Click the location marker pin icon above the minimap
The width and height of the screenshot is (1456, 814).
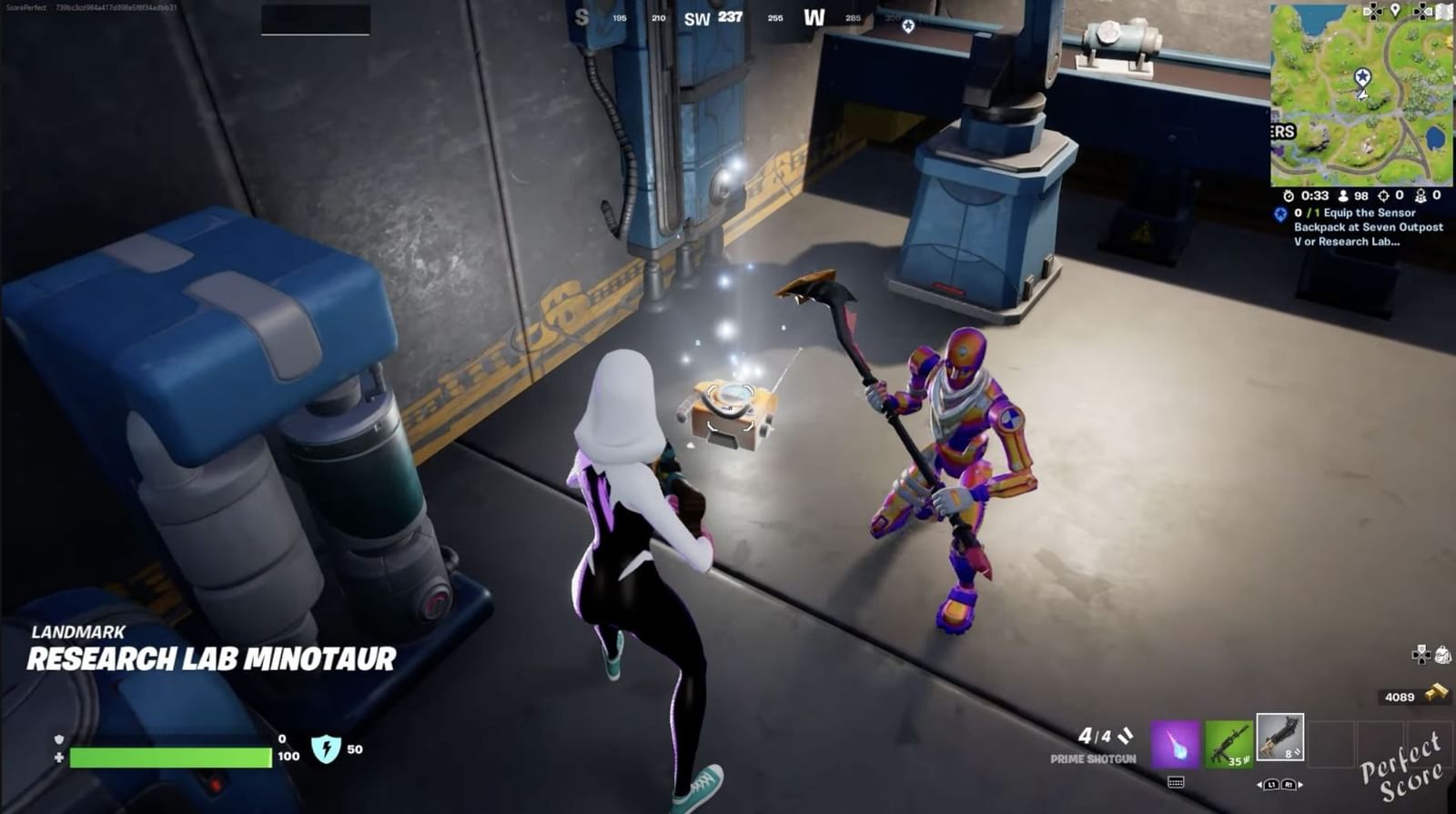pos(1395,11)
